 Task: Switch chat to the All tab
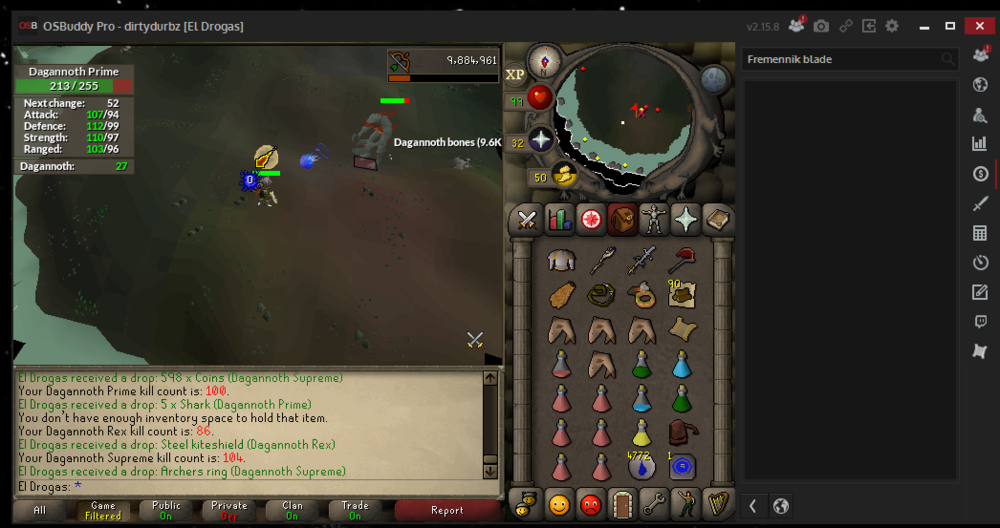coord(40,510)
